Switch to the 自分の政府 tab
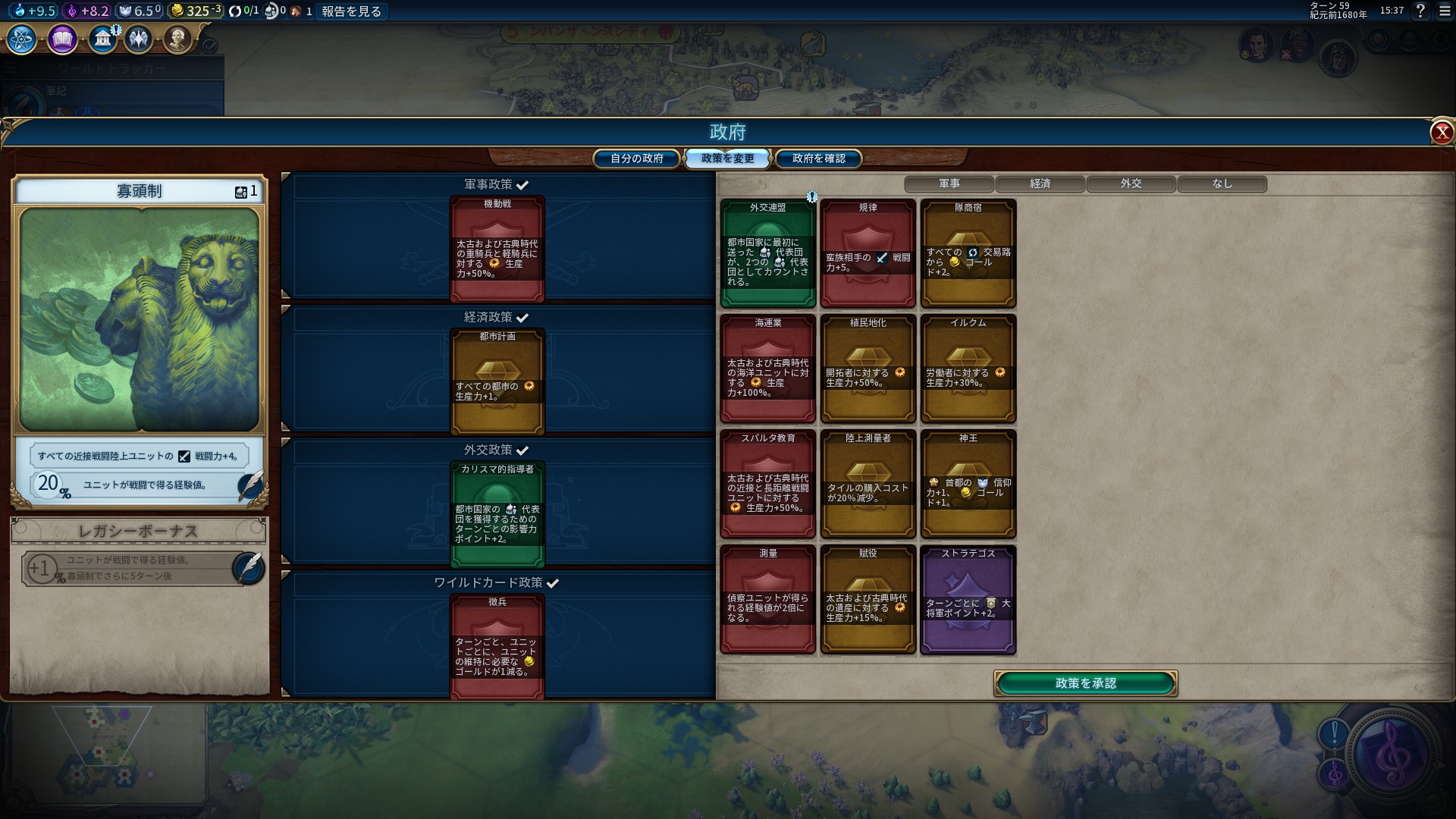 636,158
